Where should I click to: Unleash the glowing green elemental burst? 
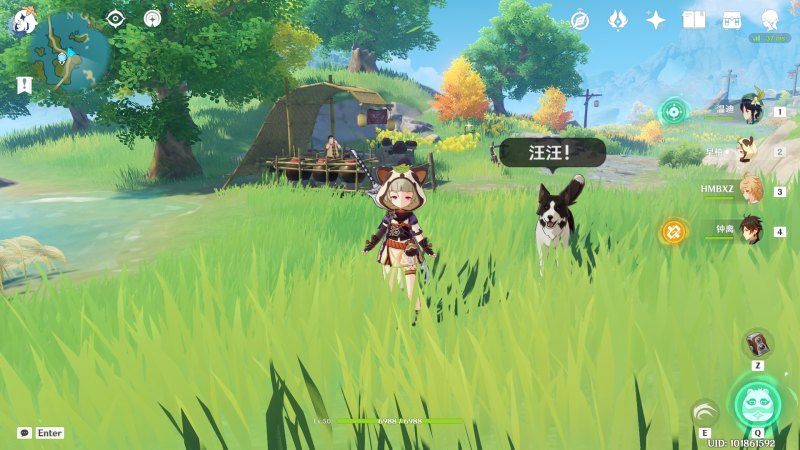(x=757, y=403)
